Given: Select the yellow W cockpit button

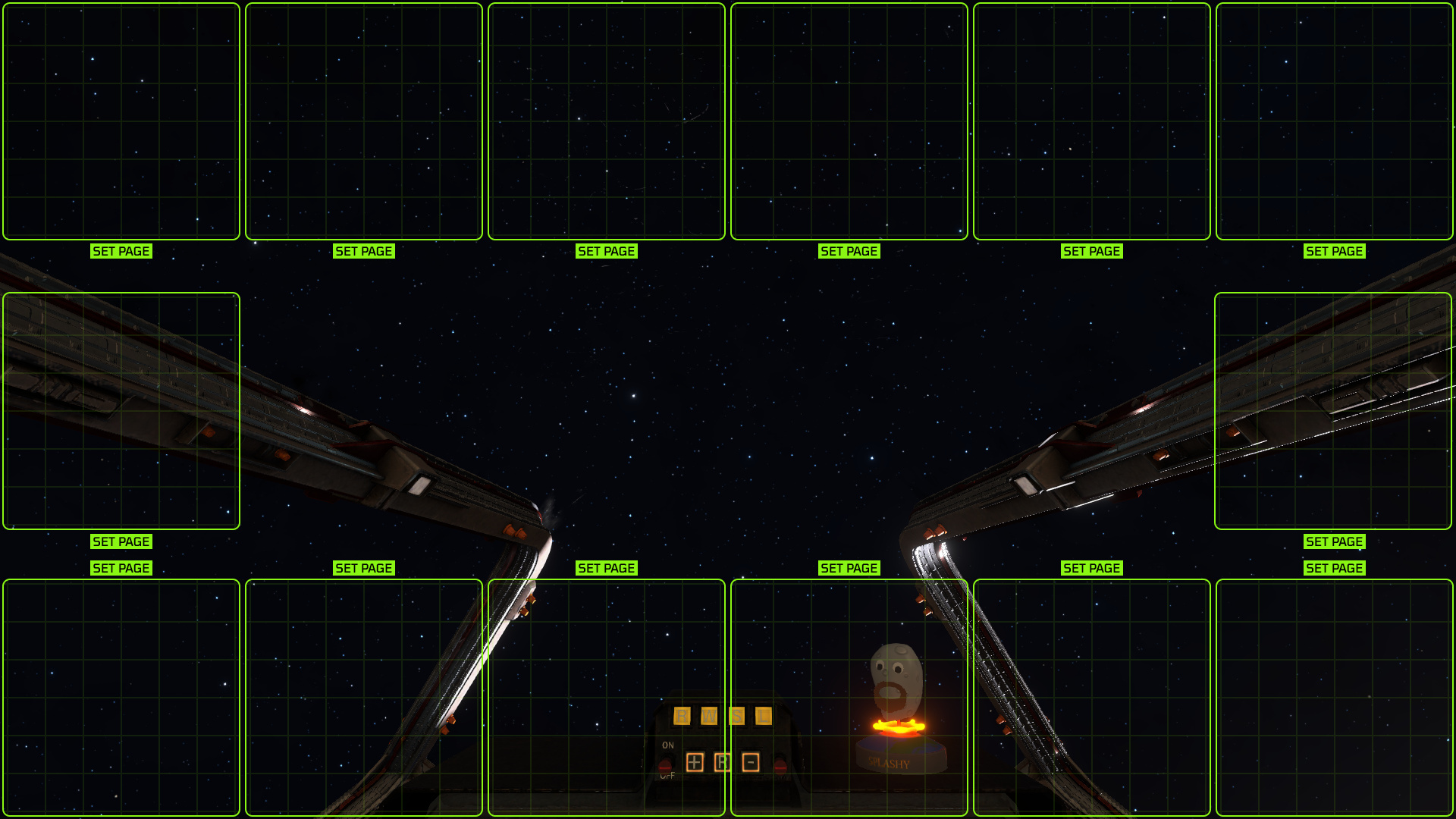Looking at the screenshot, I should pos(709,716).
